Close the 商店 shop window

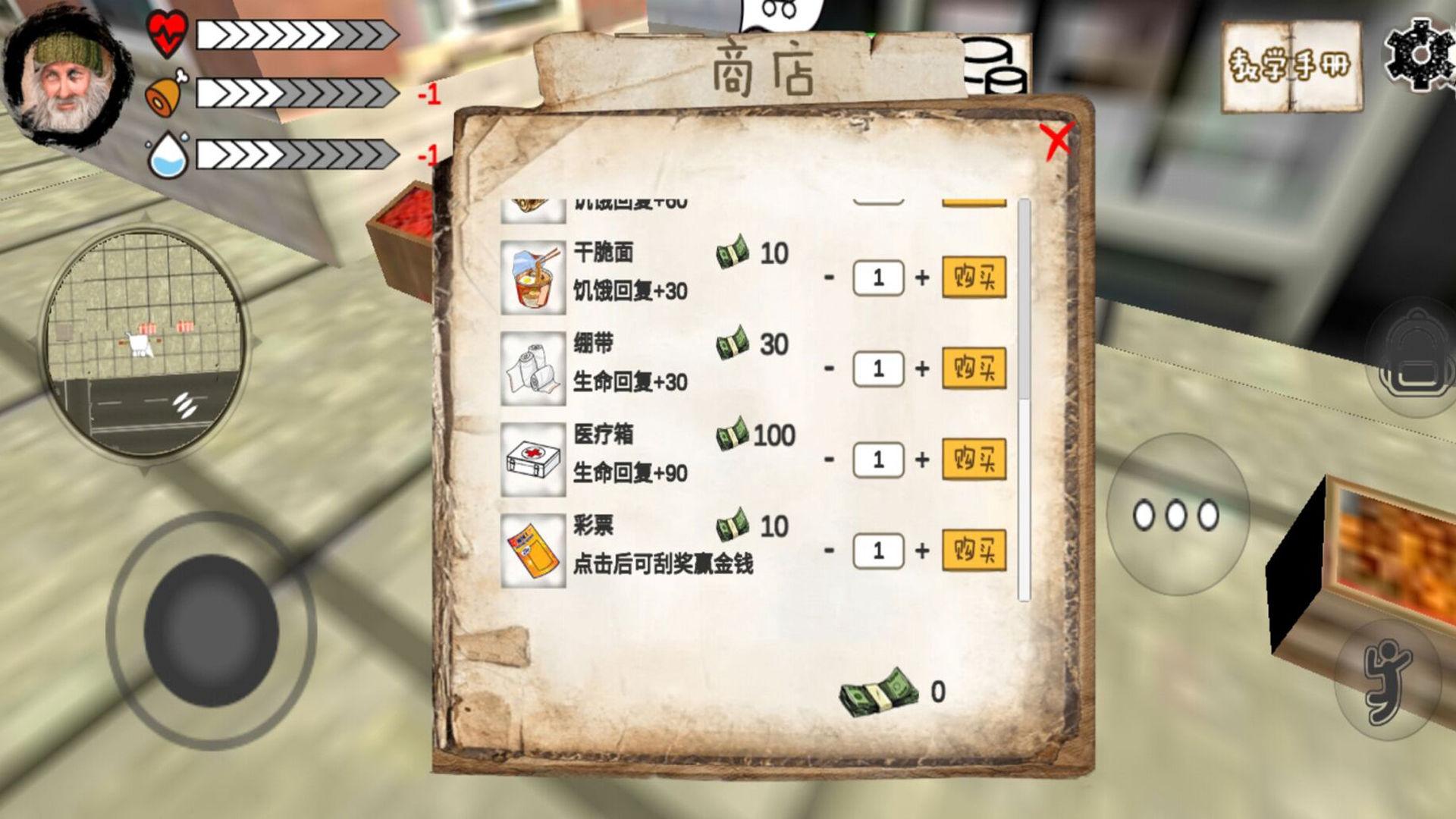[x=1058, y=139]
